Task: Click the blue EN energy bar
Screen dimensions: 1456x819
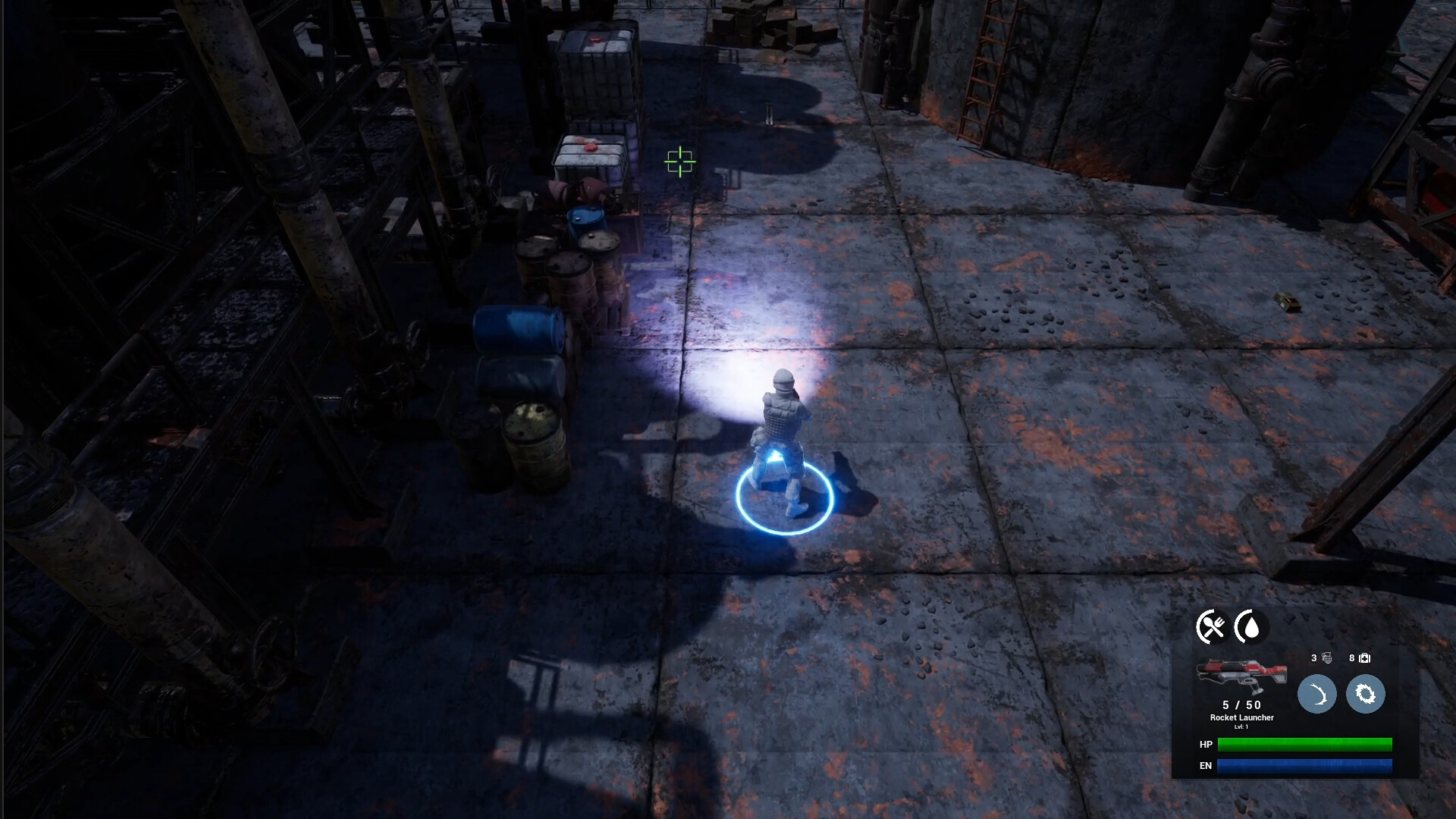Action: (x=1304, y=766)
